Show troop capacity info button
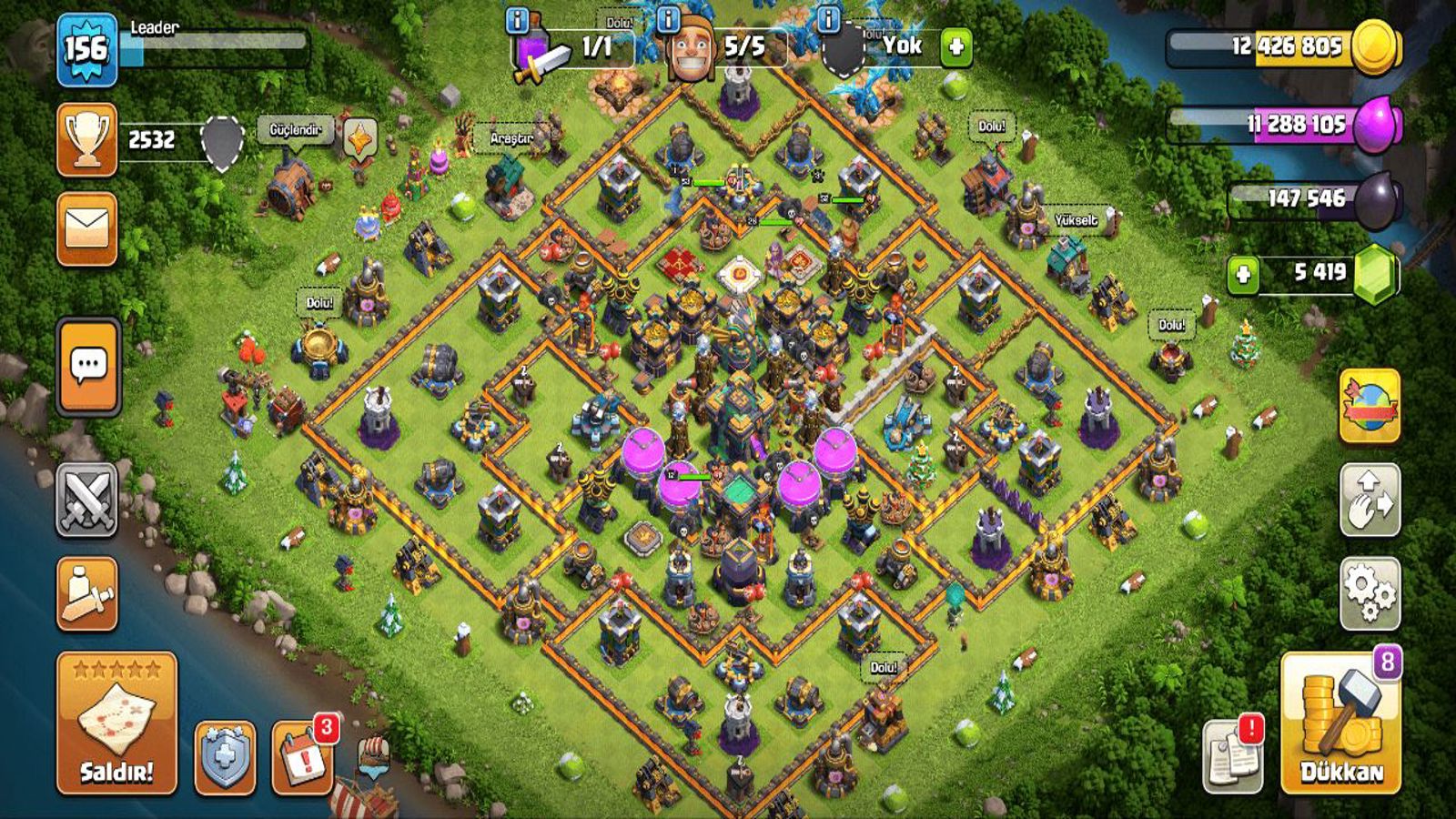The width and height of the screenshot is (1456, 819). tap(517, 20)
